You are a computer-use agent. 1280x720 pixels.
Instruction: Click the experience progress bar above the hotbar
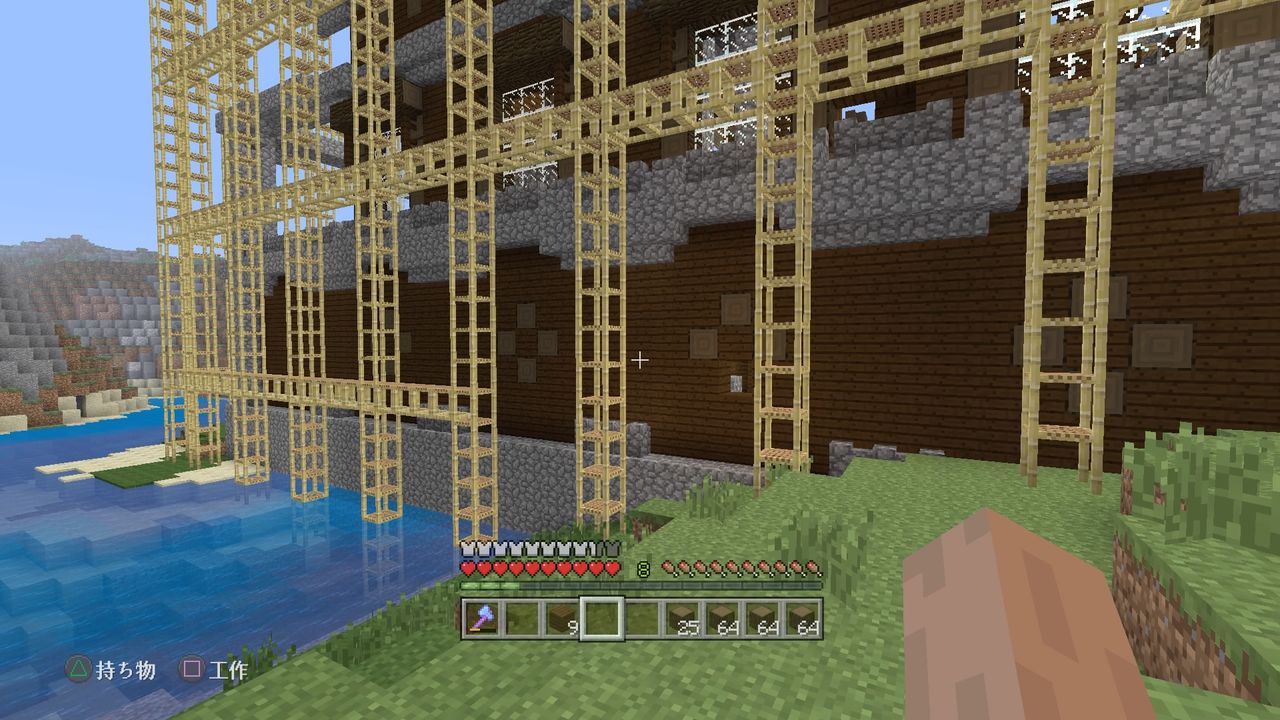pos(640,584)
